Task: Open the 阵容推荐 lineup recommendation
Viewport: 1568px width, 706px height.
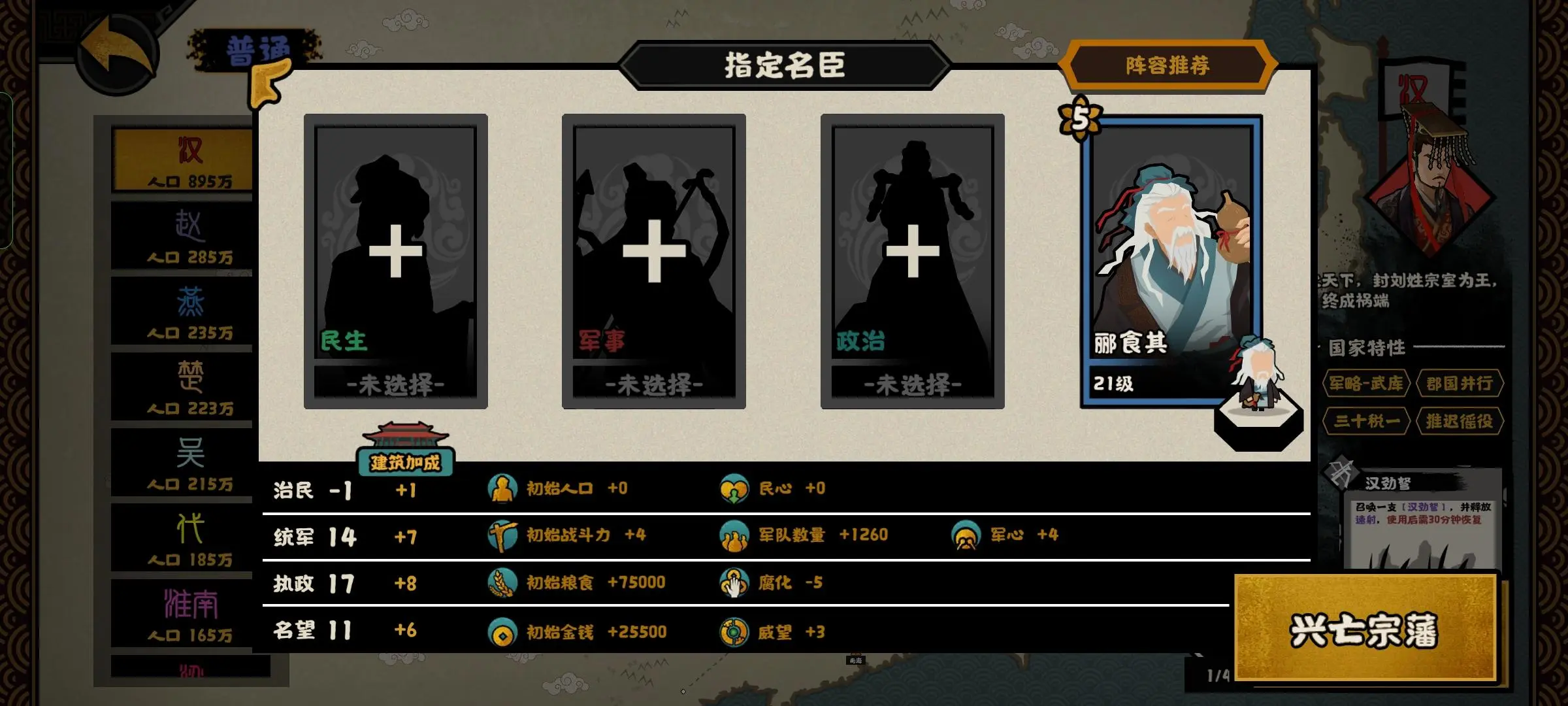Action: click(1169, 65)
